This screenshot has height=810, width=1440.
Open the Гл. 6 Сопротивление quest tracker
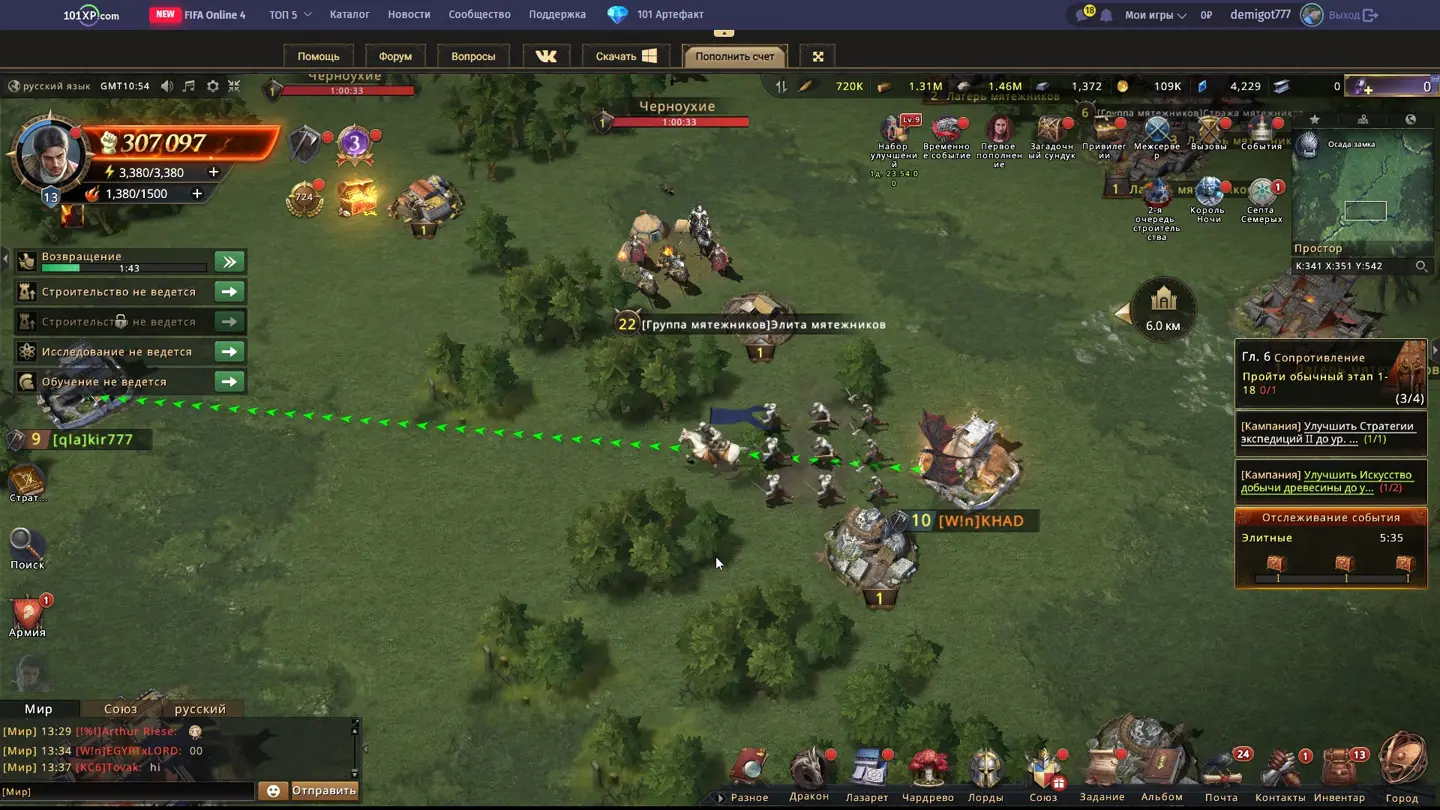[x=1330, y=377]
